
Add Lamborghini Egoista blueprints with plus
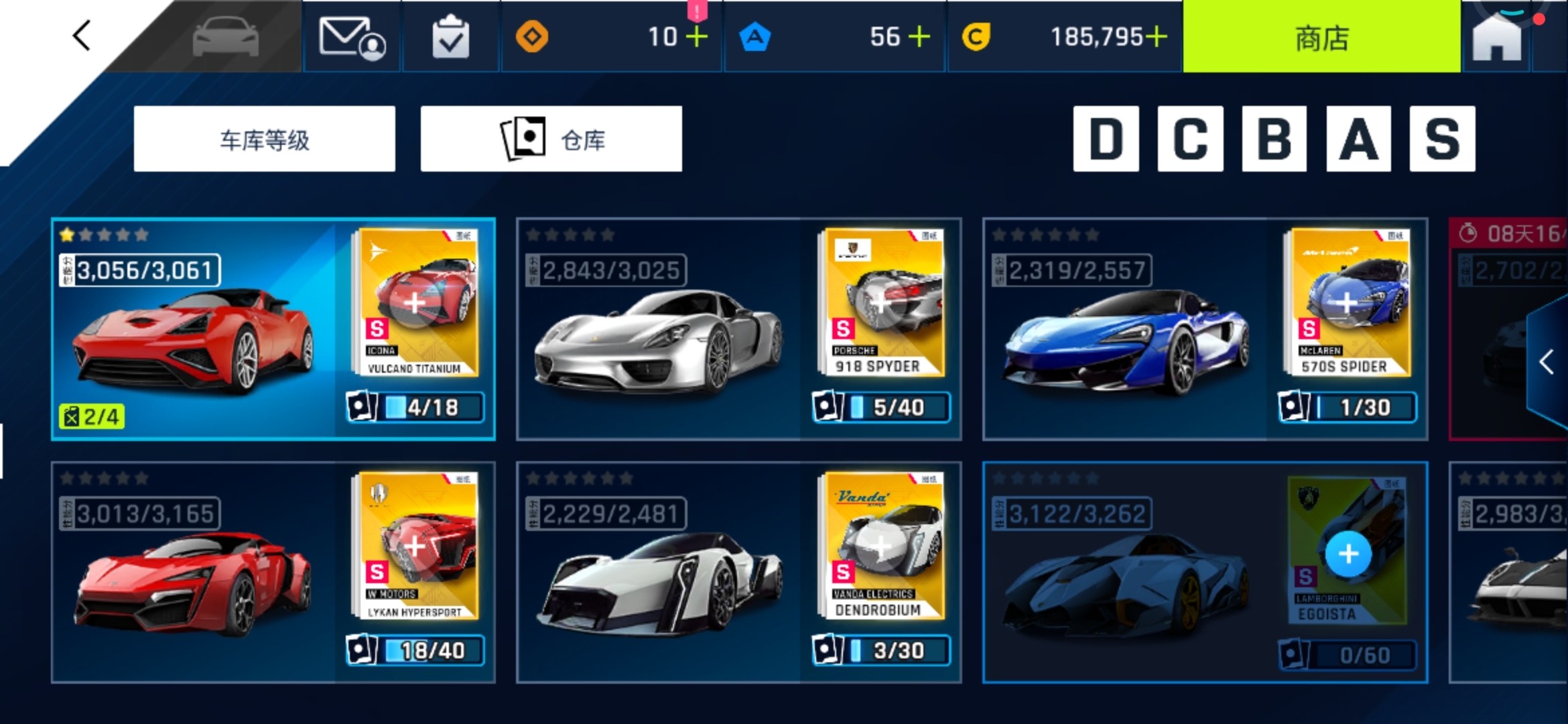coord(1348,554)
